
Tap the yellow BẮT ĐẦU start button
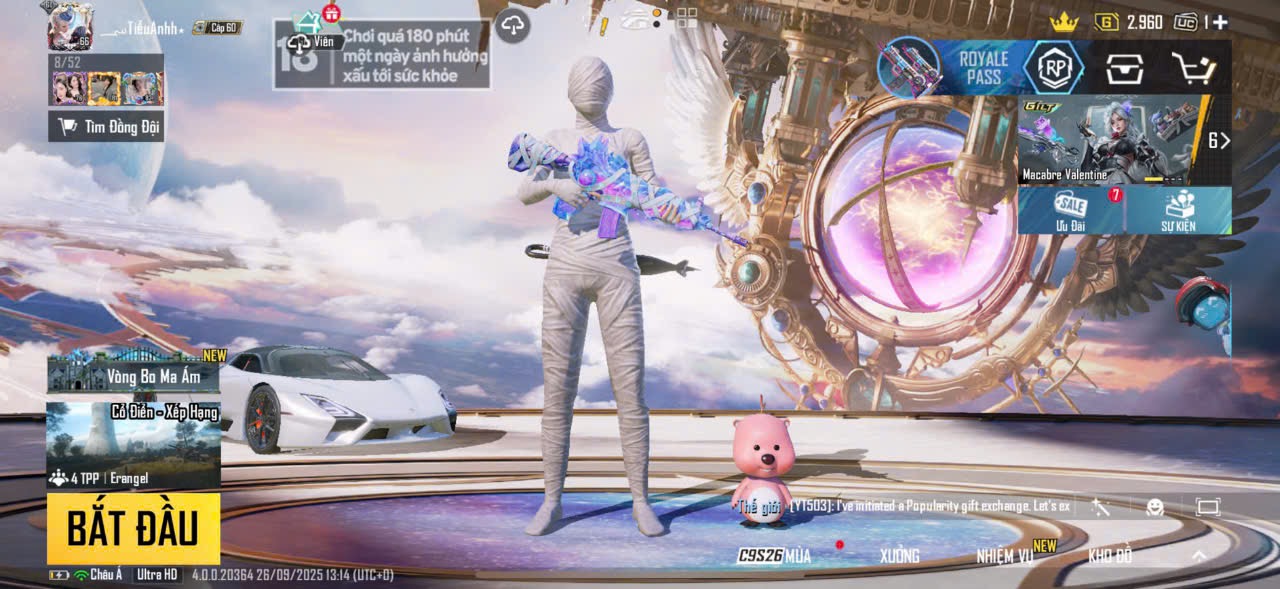[133, 528]
